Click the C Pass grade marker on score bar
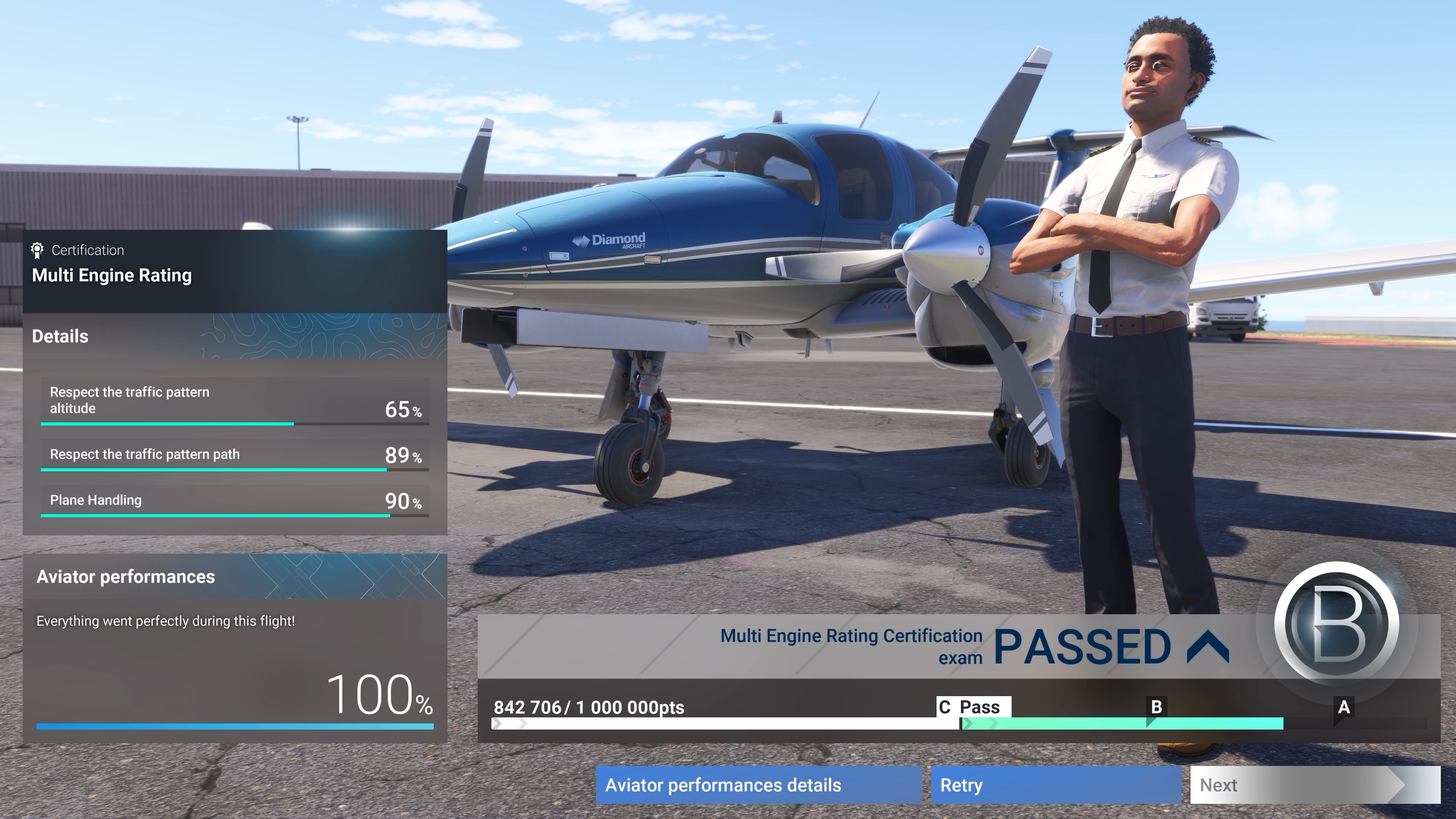Screen dimensions: 1456x819 (x=975, y=706)
